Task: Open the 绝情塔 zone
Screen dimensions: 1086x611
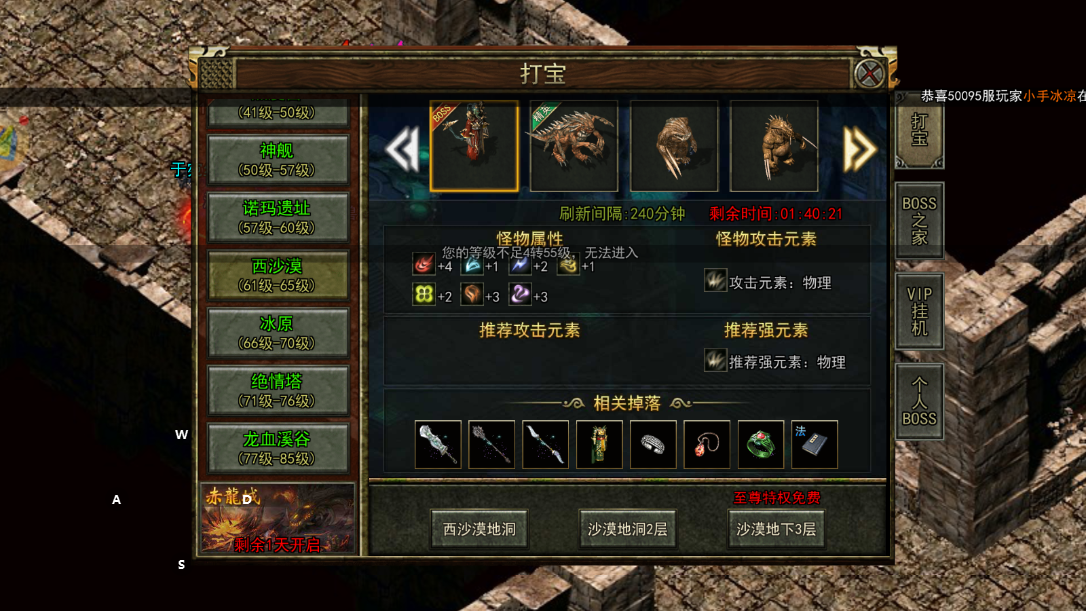Action: (x=276, y=389)
